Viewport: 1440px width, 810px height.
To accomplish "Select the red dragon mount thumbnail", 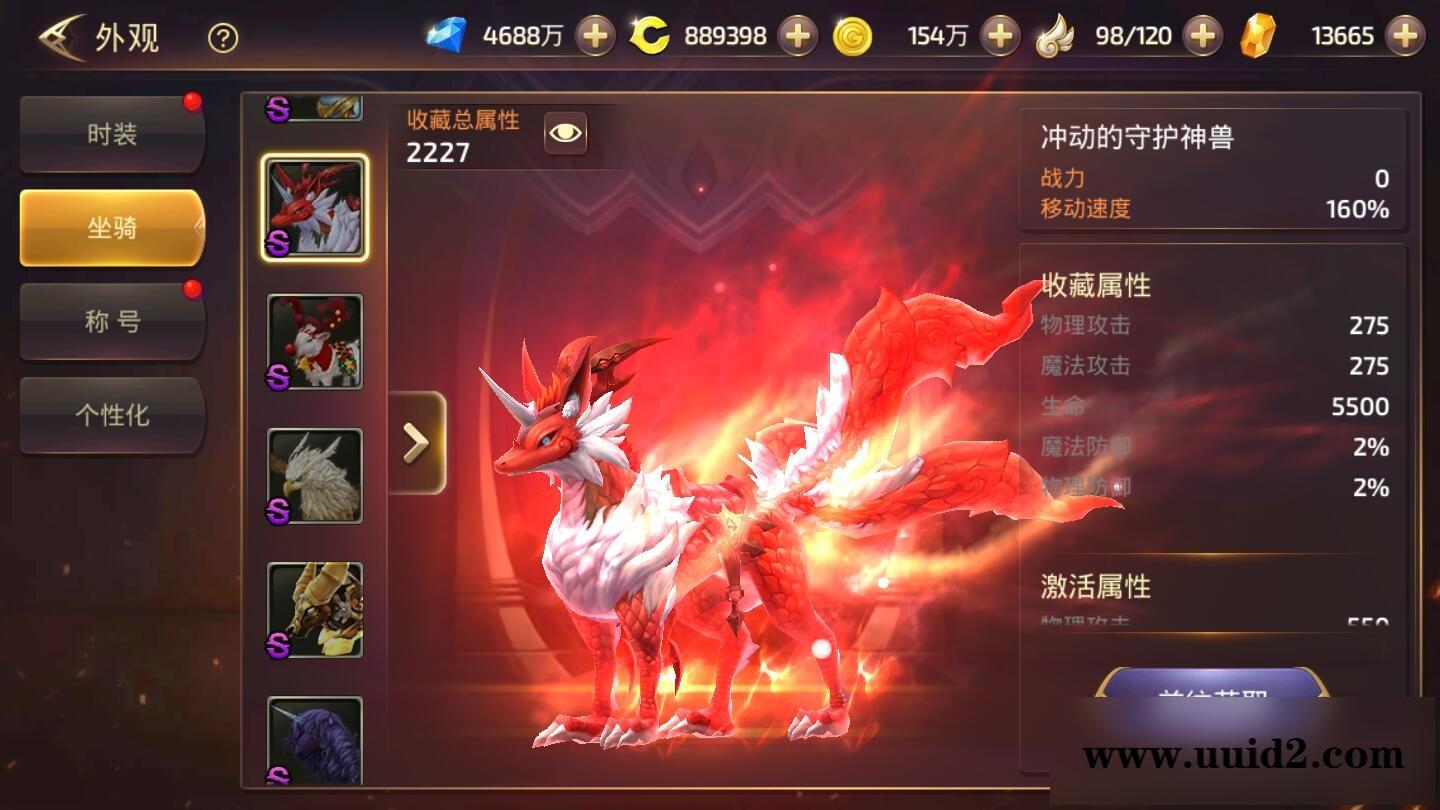I will pyautogui.click(x=315, y=206).
